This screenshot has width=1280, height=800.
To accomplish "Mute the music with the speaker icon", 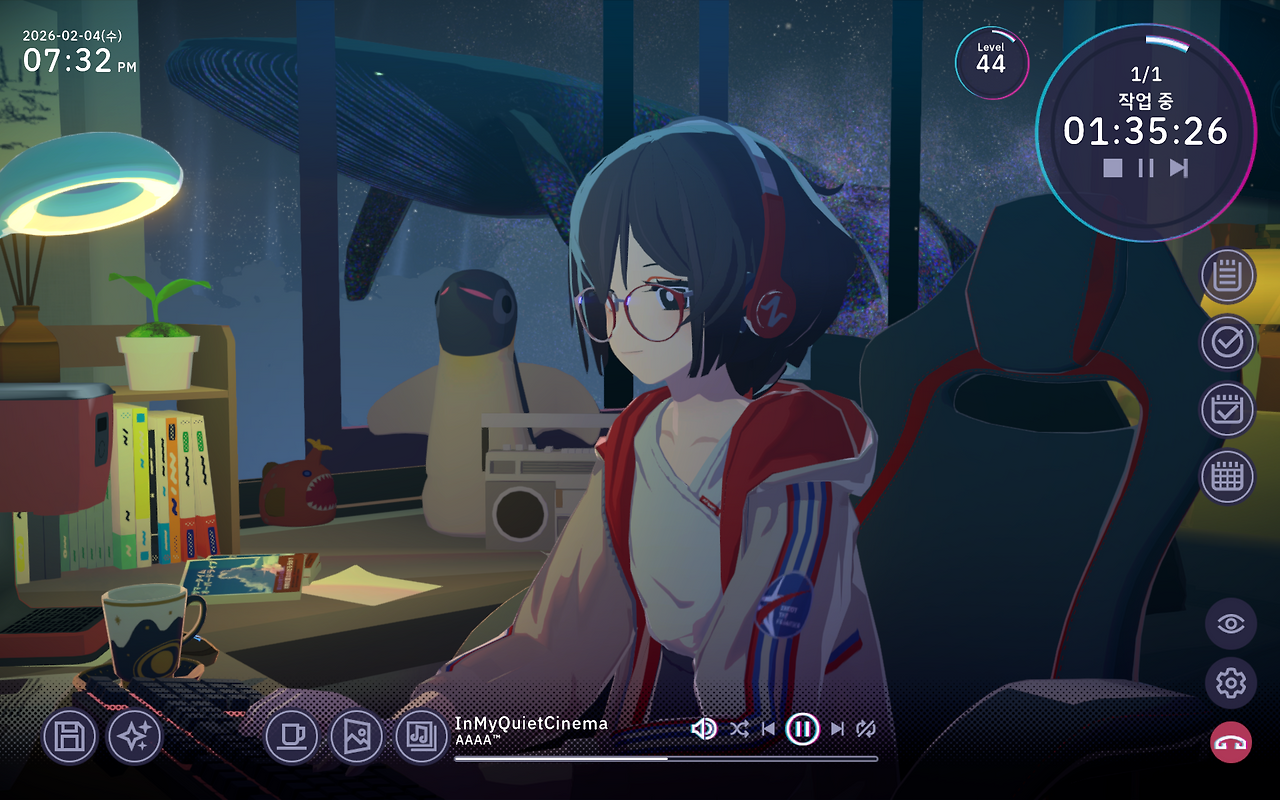I will (704, 729).
